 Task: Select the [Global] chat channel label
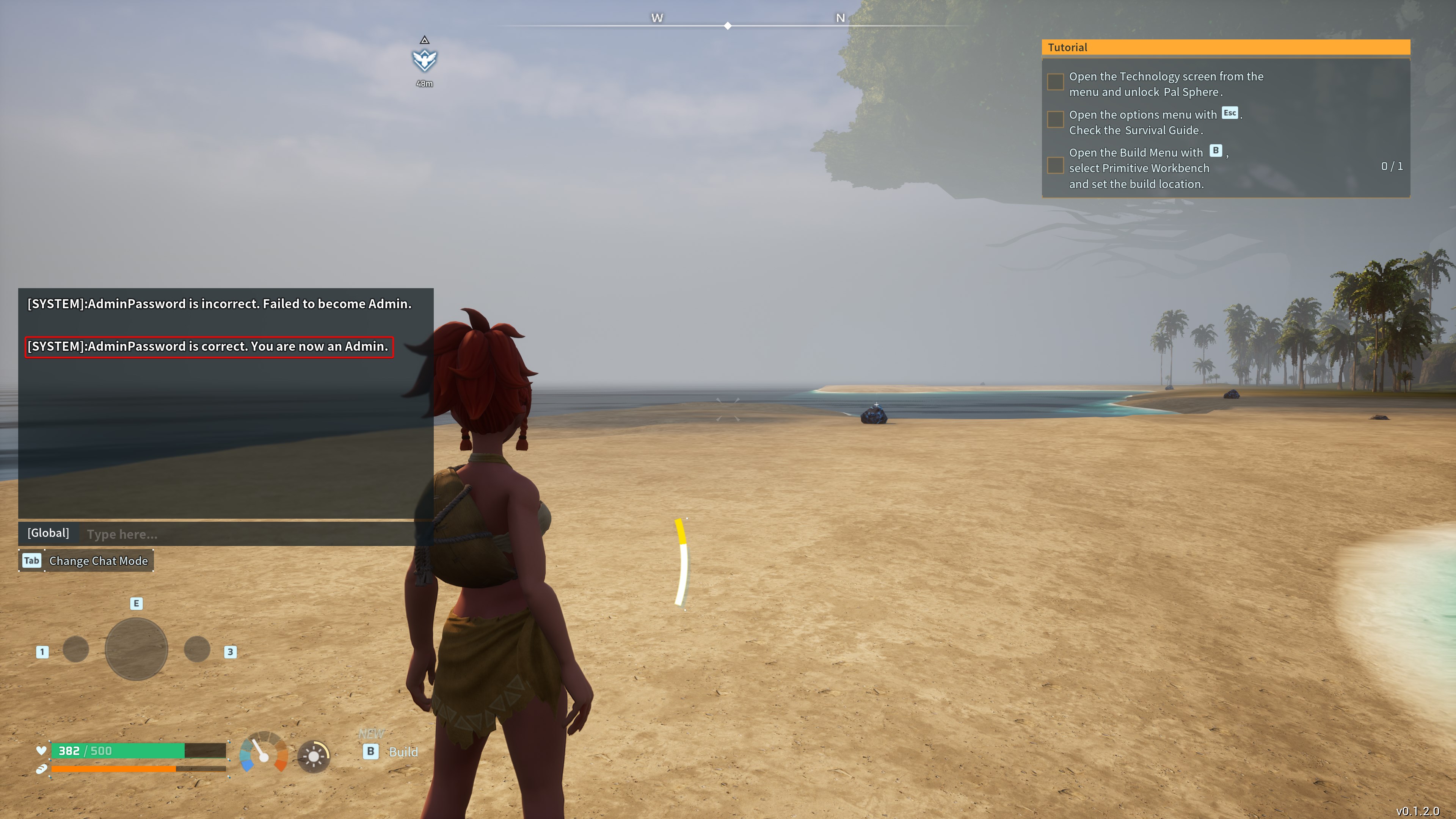click(x=49, y=533)
